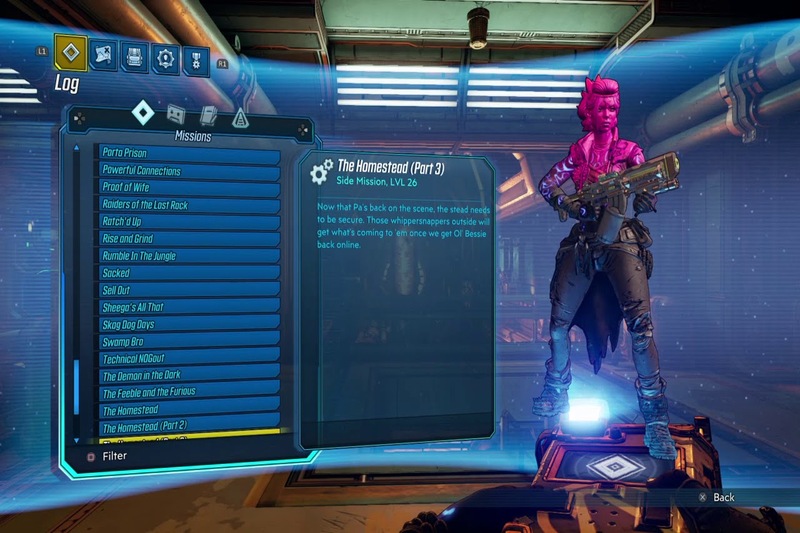Screen dimensions: 800x533
Task: Pick The Homestead (Part 2) mission
Action: point(188,427)
